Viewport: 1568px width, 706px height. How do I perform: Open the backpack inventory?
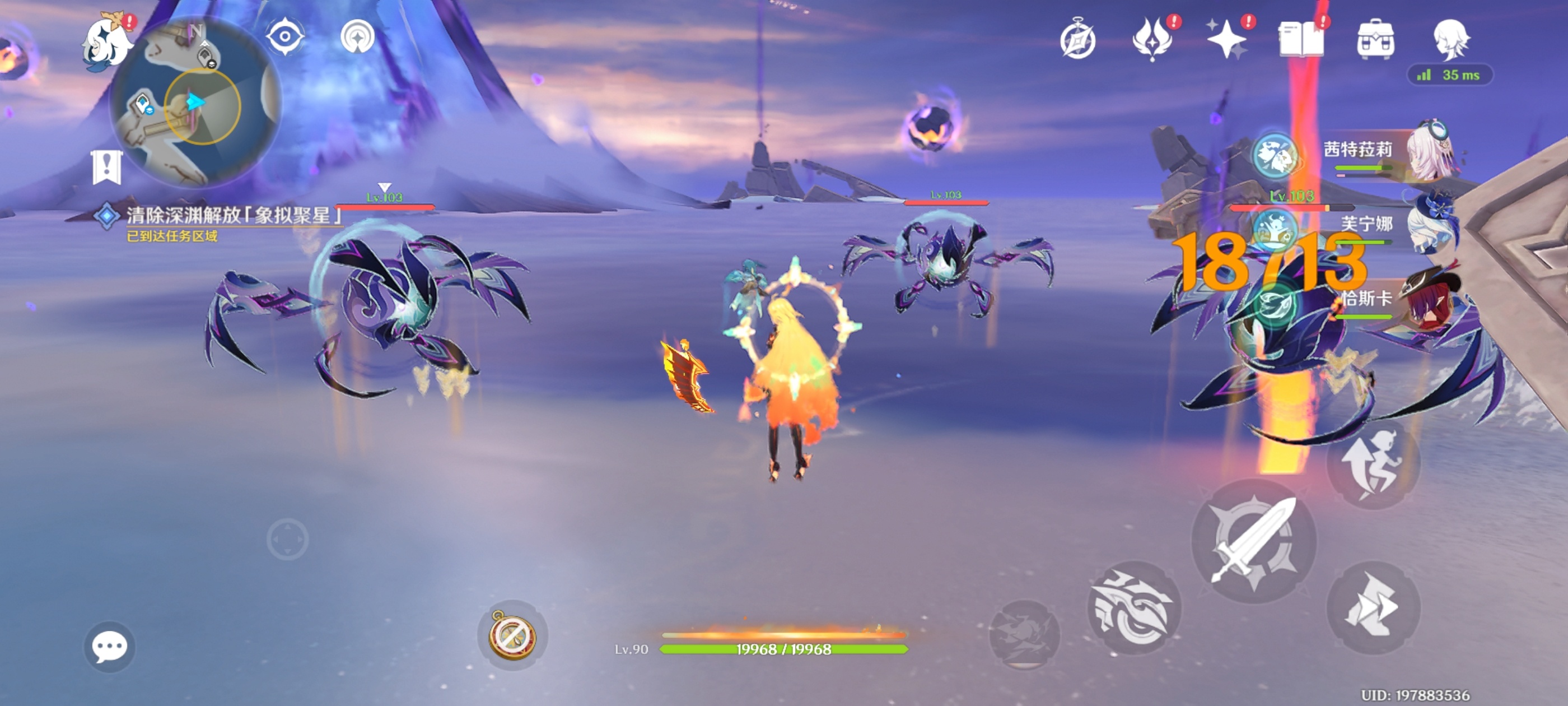(x=1376, y=40)
